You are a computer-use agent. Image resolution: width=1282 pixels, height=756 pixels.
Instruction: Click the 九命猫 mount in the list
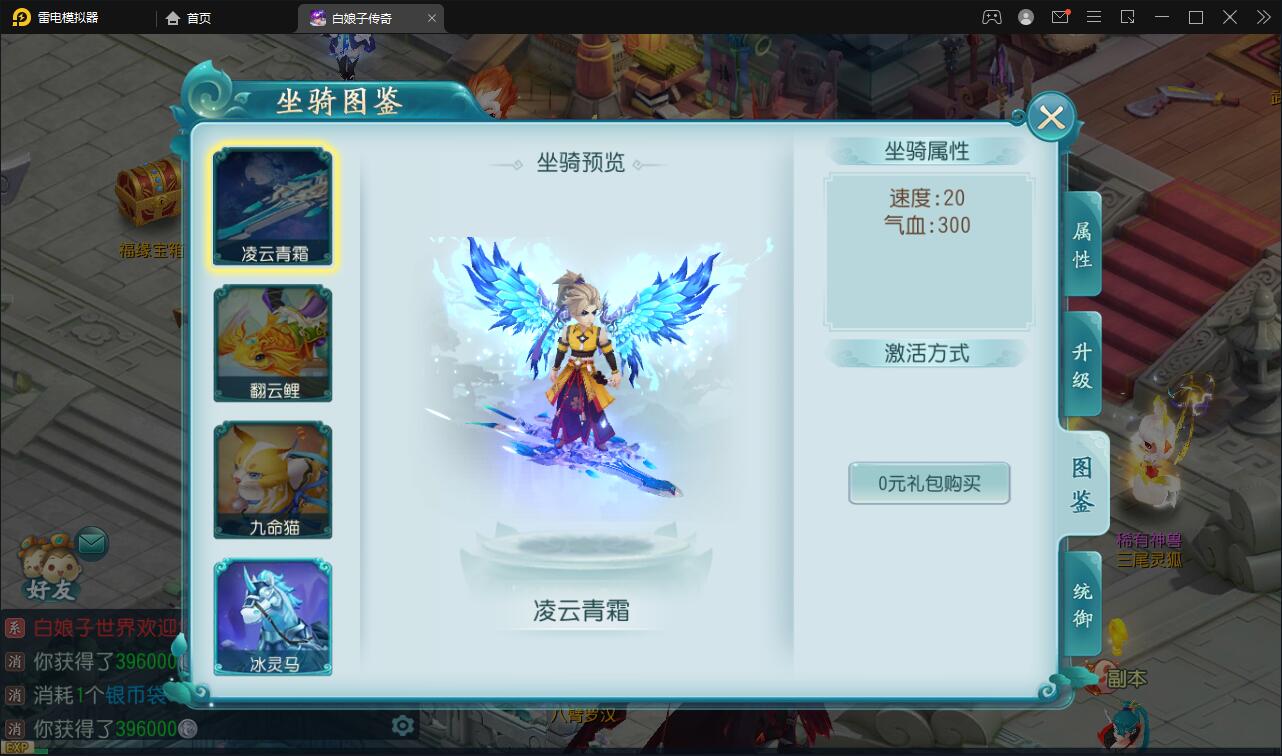(272, 479)
